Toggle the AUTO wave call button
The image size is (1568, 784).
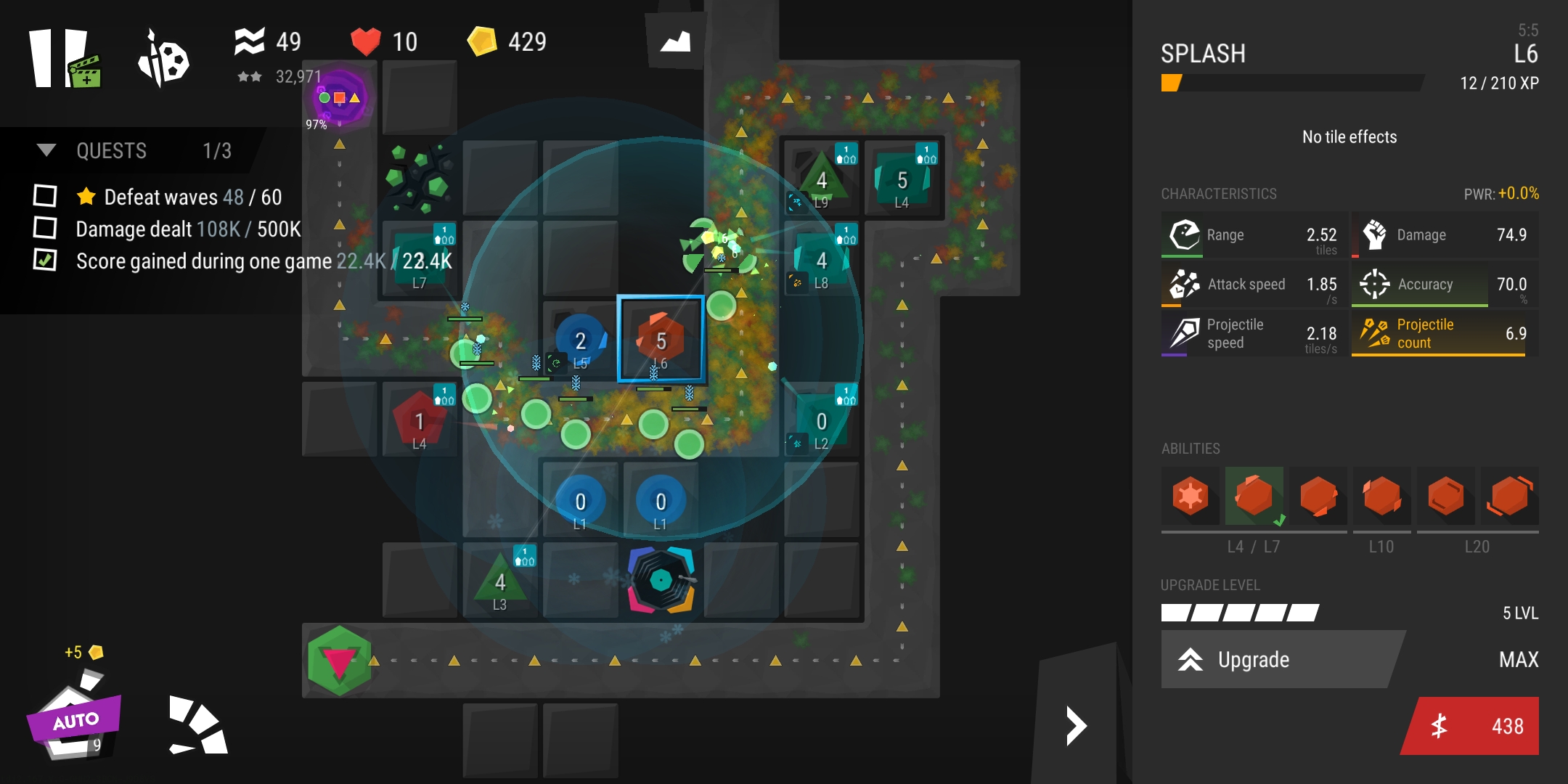pos(74,720)
